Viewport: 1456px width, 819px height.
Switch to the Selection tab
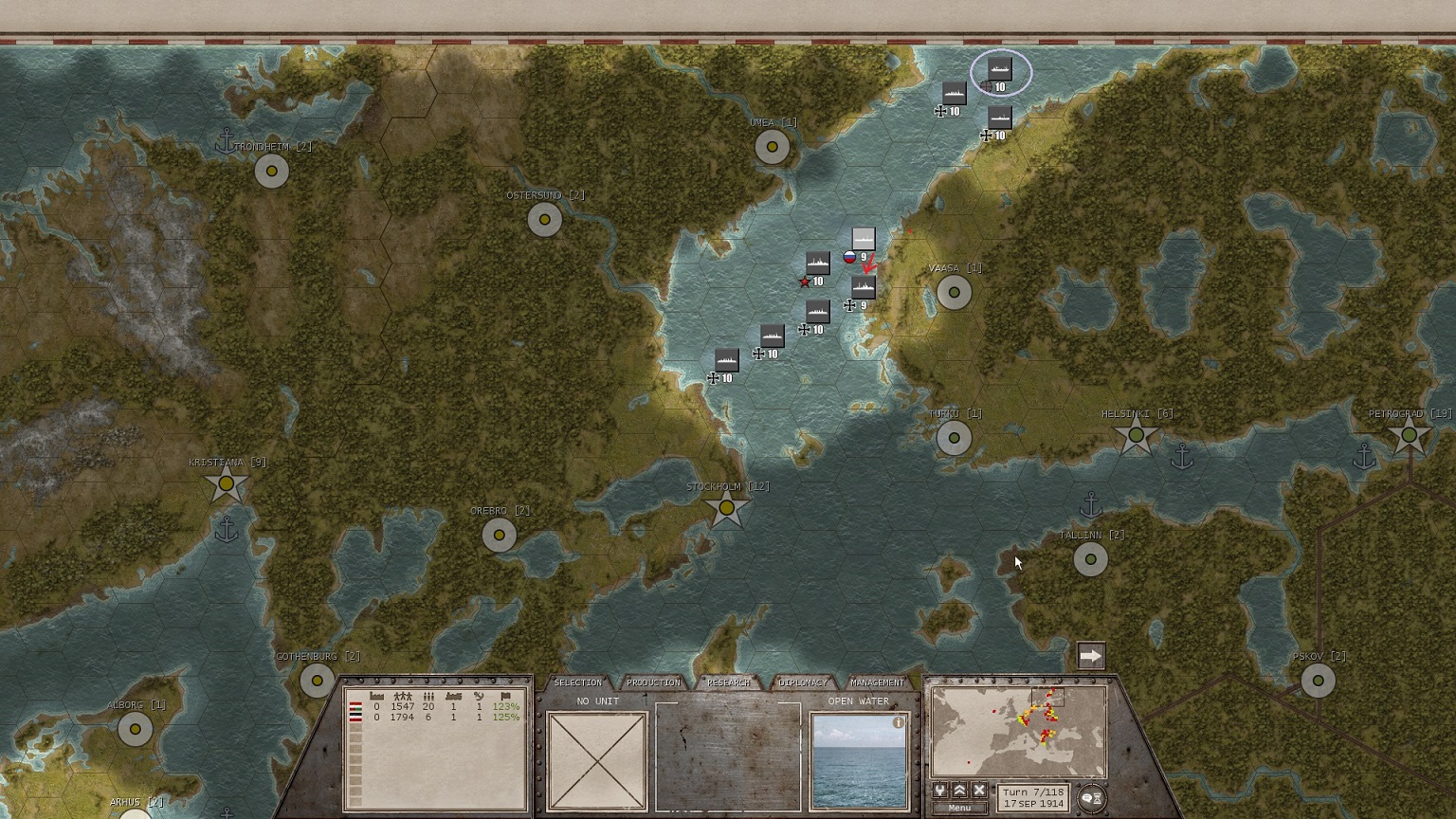tap(577, 682)
